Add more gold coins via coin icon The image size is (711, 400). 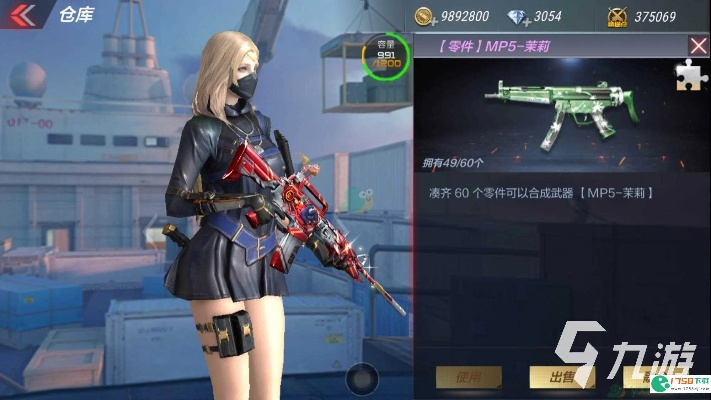[x=424, y=16]
